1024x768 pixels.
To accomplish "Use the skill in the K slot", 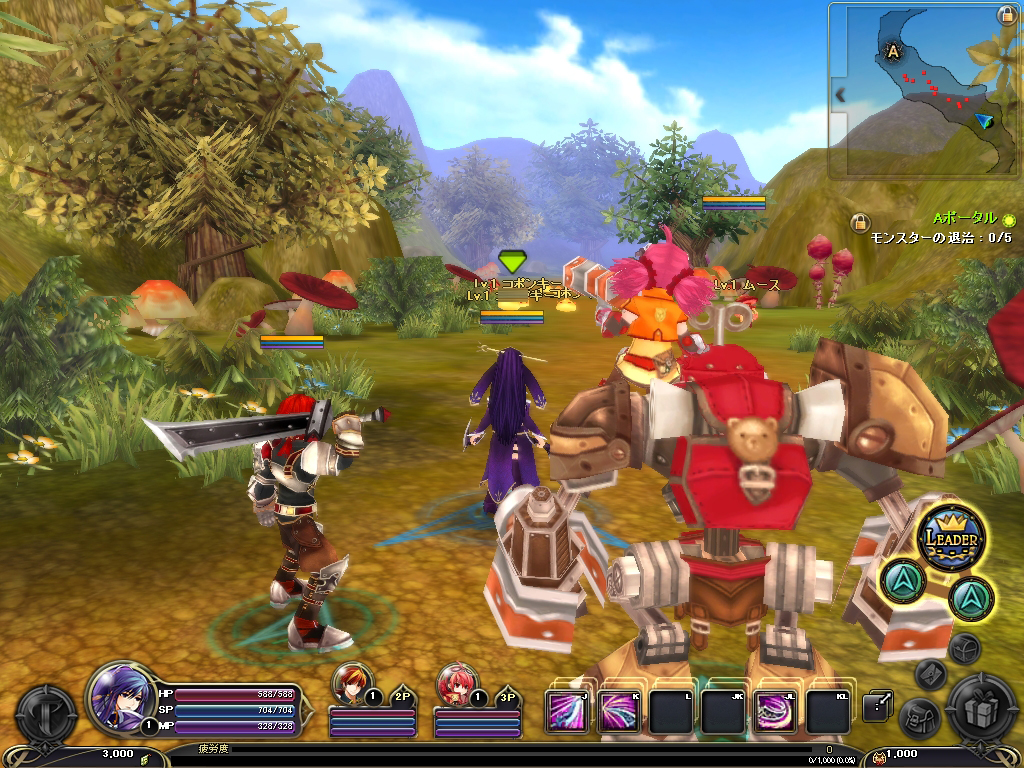I will point(620,712).
